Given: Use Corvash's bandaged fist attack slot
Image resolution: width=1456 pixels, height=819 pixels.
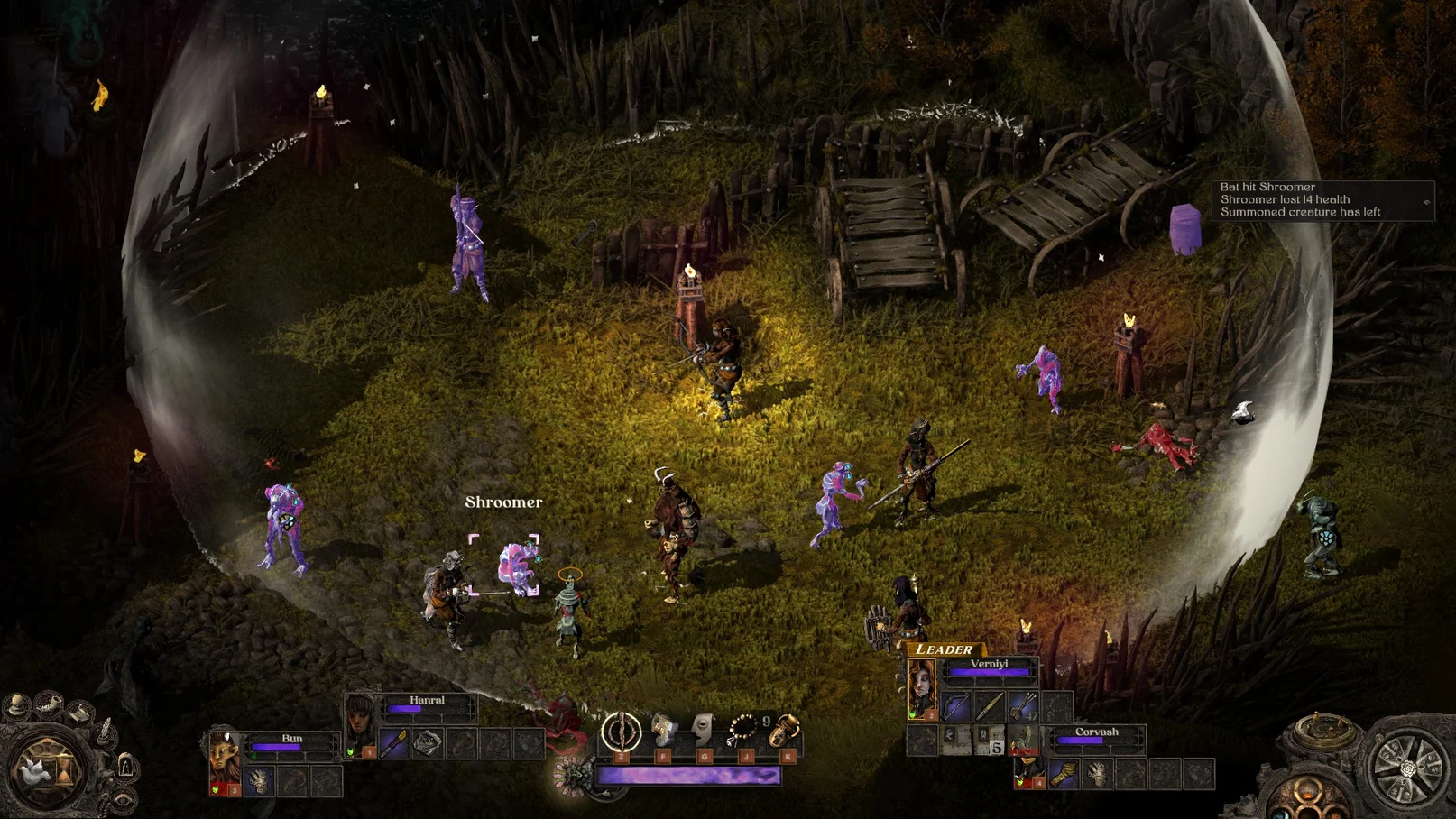Looking at the screenshot, I should coord(1064,774).
